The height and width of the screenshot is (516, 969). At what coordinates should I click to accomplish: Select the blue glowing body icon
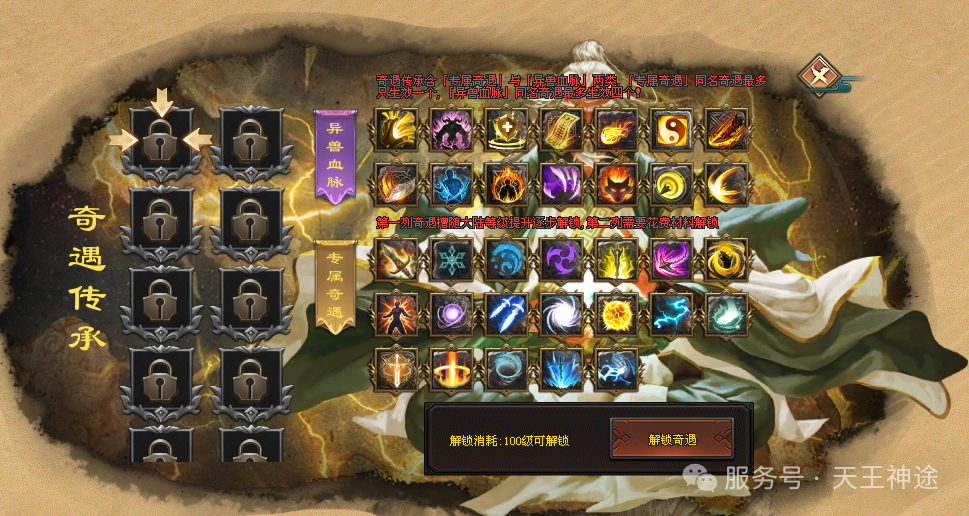click(x=451, y=184)
